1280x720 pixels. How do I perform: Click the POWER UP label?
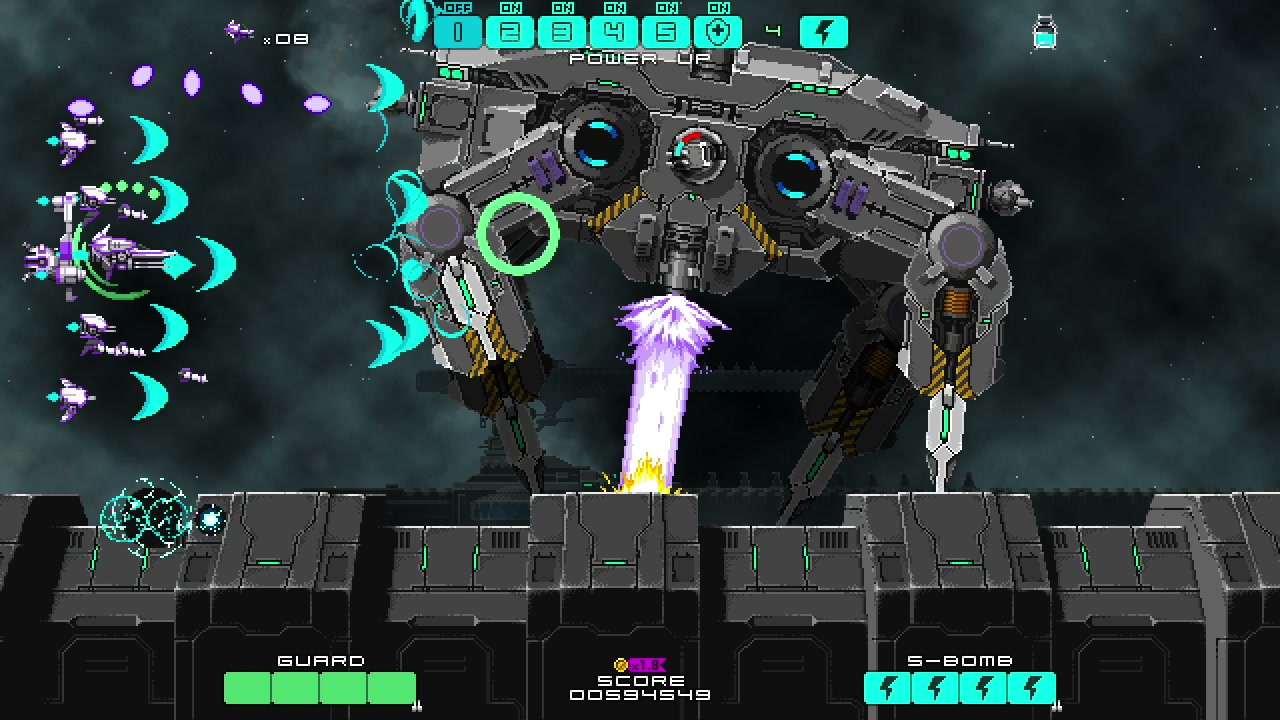click(640, 57)
